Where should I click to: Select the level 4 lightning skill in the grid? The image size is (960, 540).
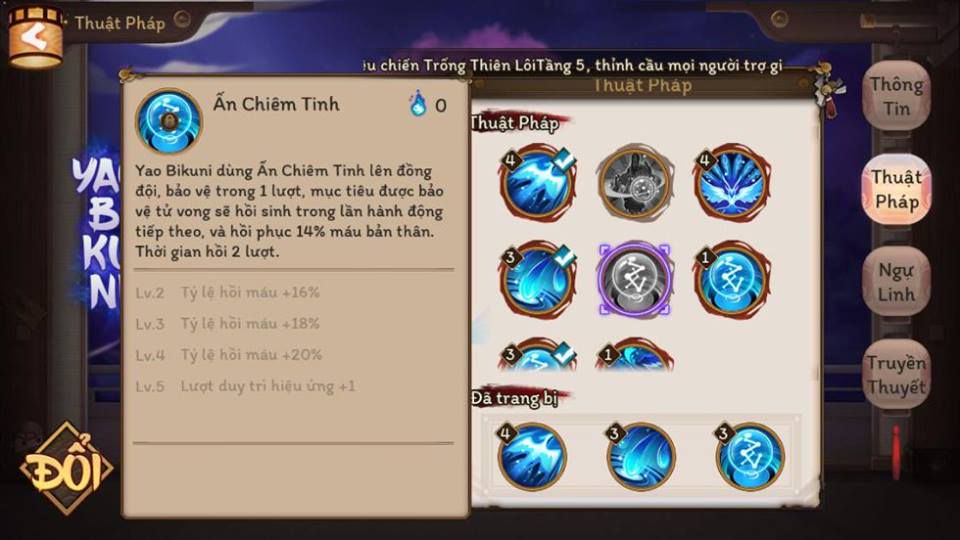(x=536, y=182)
